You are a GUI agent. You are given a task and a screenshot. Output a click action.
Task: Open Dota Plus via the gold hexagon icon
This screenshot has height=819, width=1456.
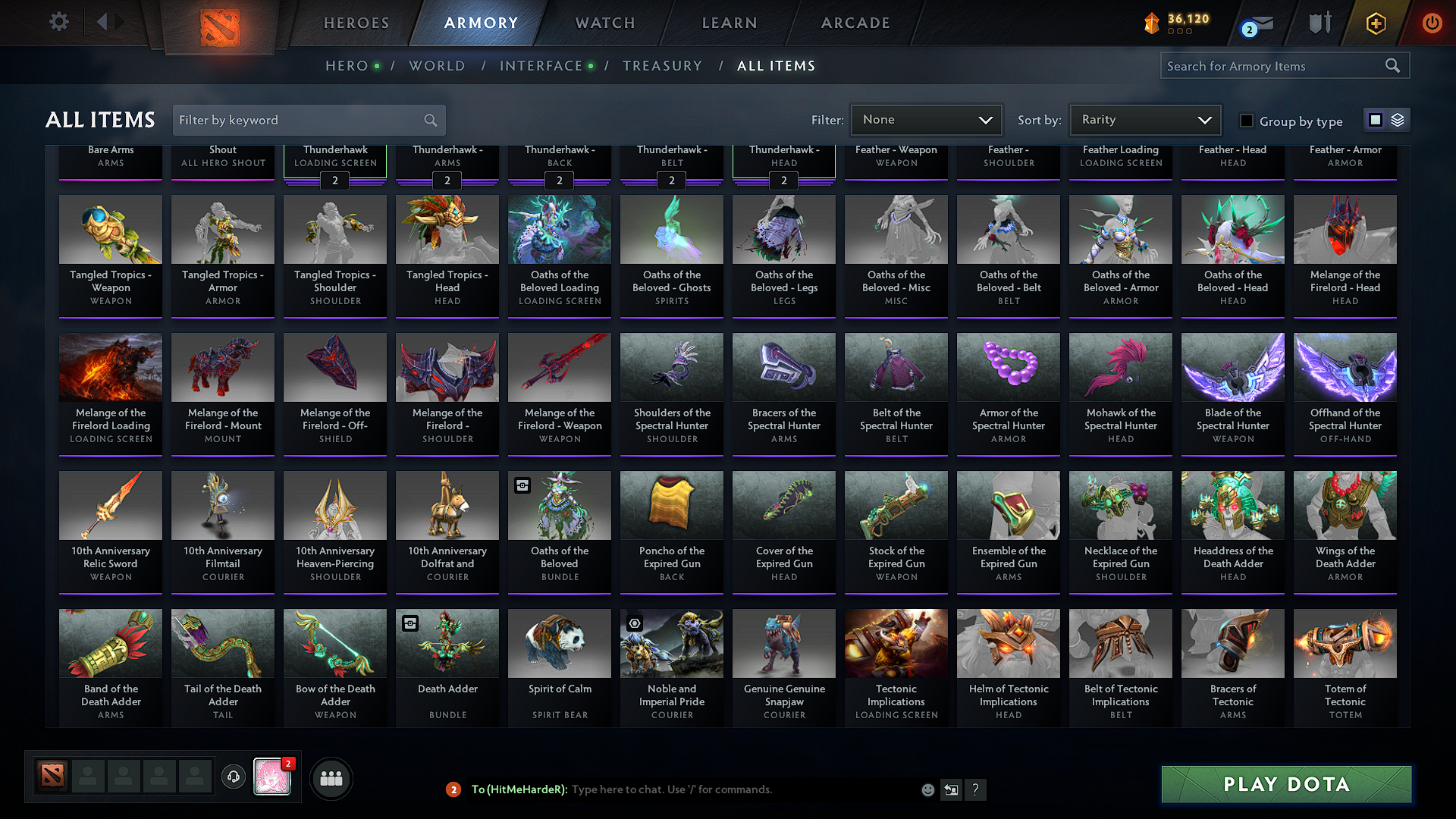[1376, 23]
